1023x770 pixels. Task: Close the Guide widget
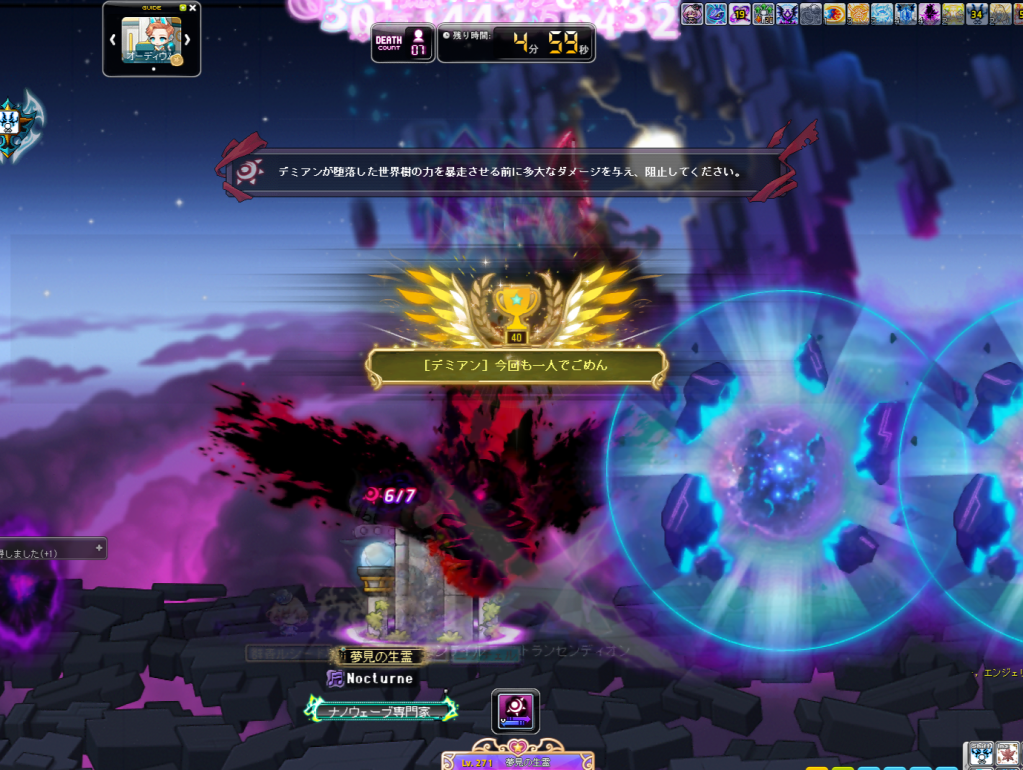tap(193, 8)
